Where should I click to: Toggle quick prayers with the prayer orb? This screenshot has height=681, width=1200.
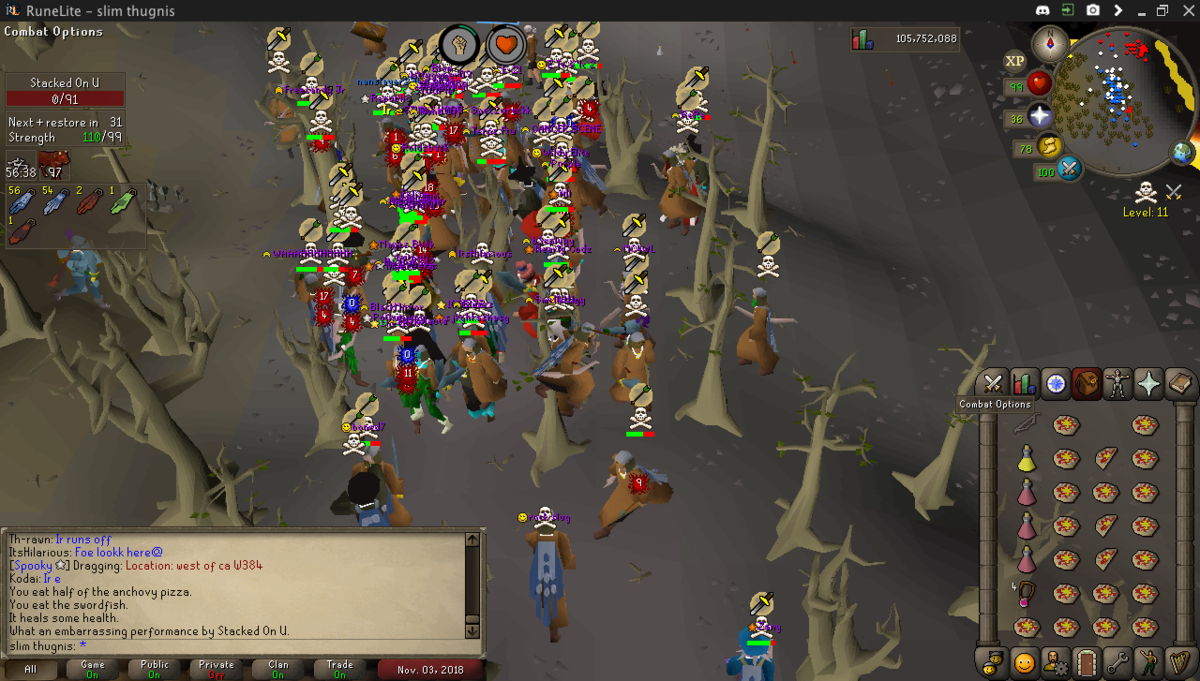click(1041, 117)
